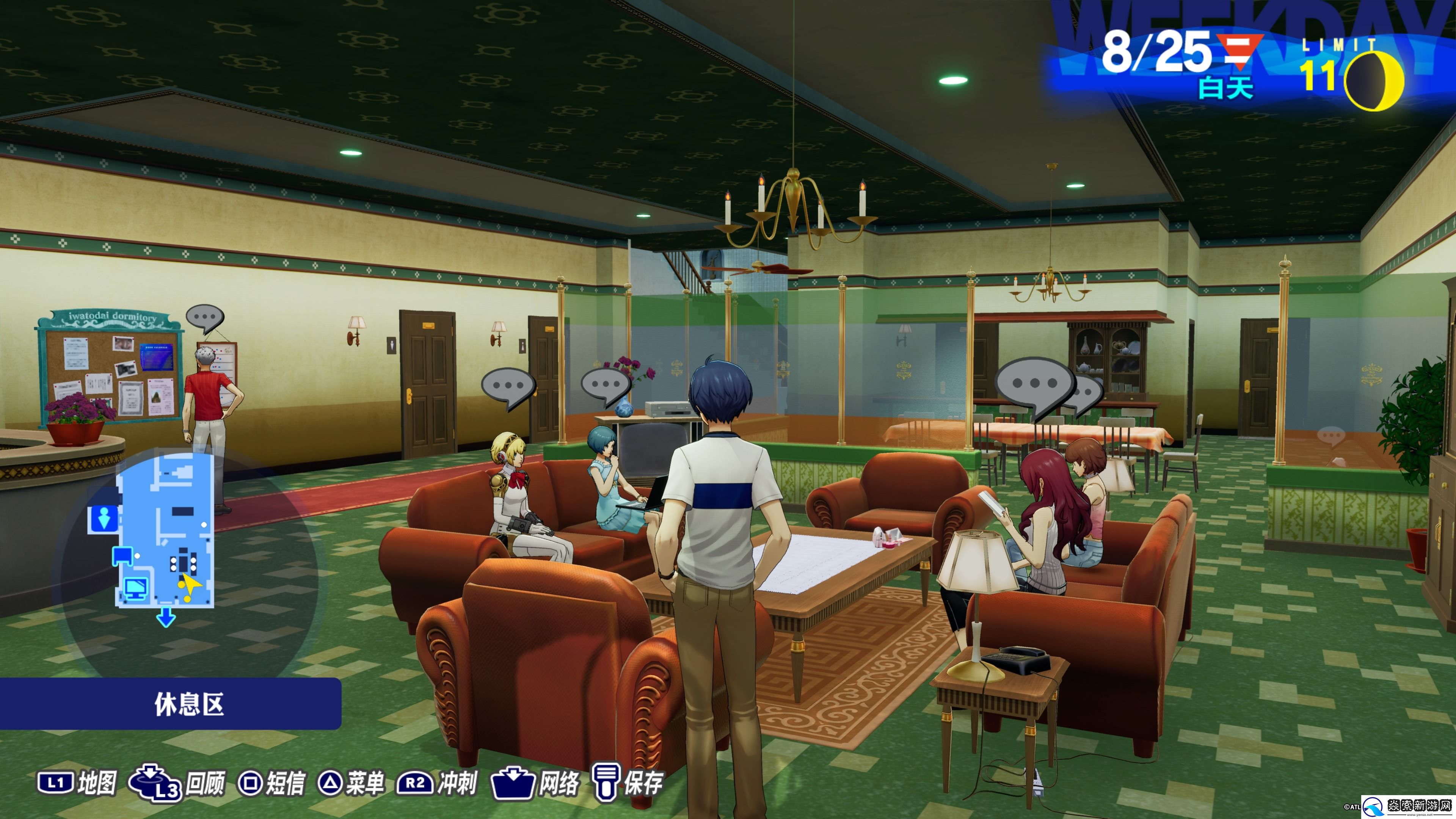Click the speech bubble above the teal-haired girl

click(606, 385)
